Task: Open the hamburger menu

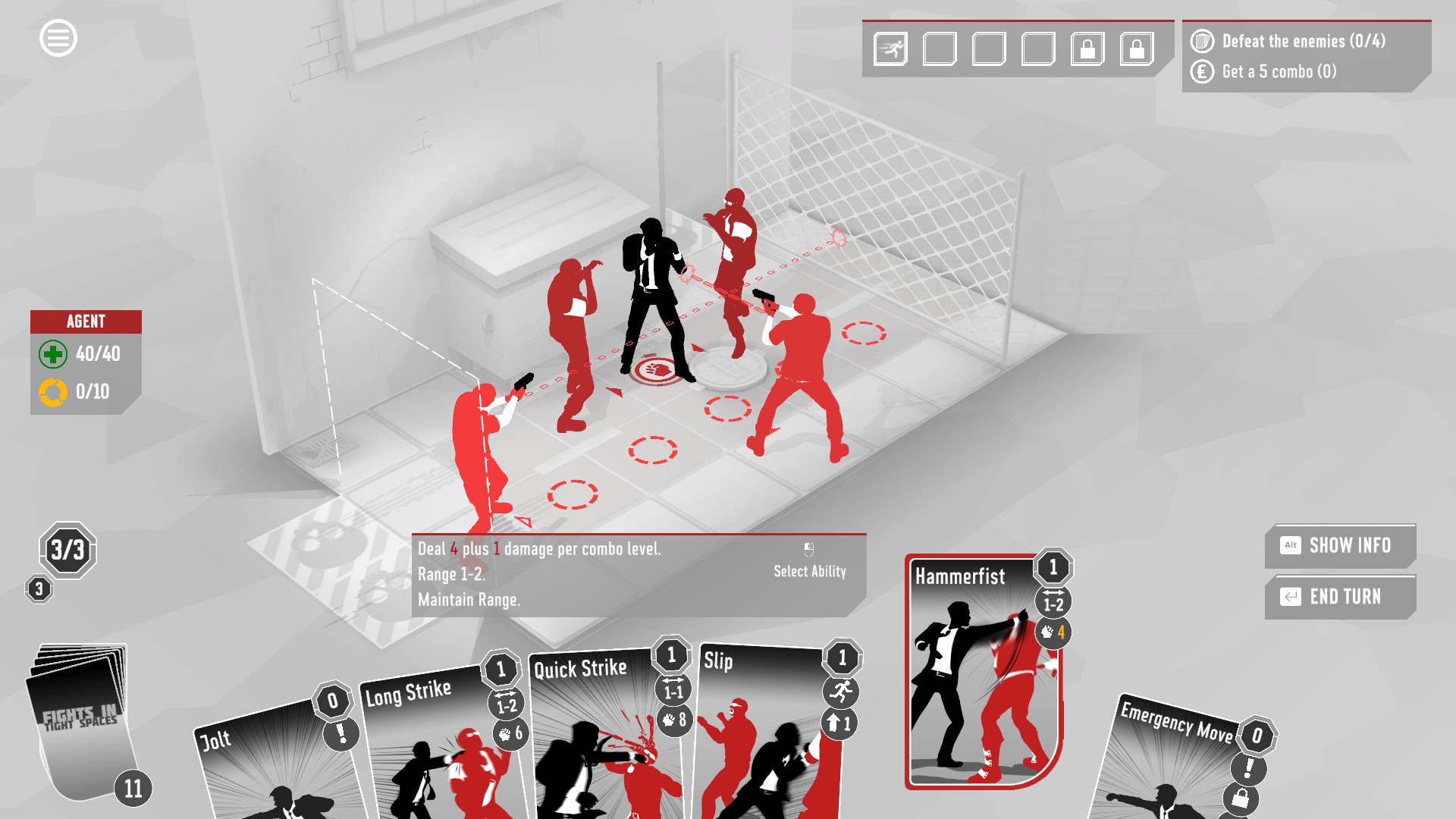Action: tap(58, 38)
